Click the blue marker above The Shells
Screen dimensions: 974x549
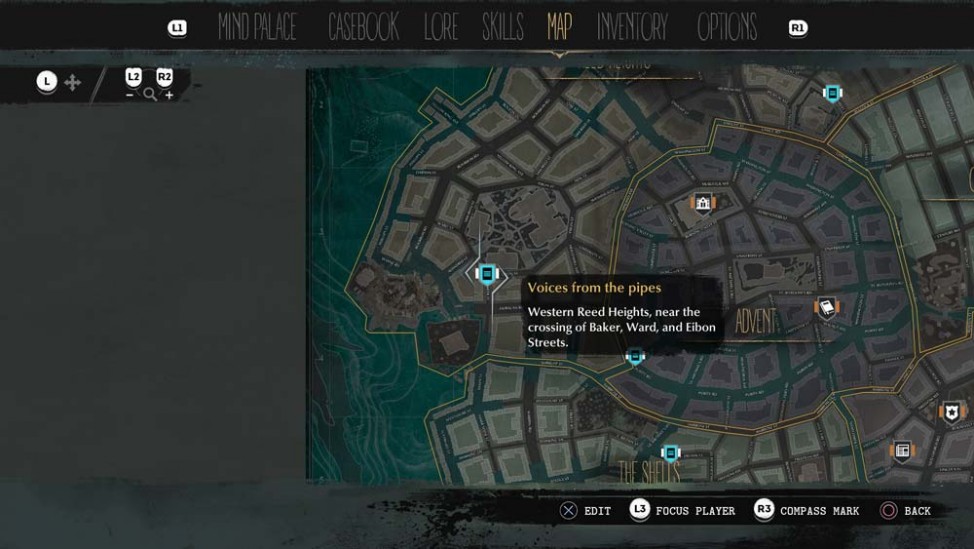tap(671, 454)
